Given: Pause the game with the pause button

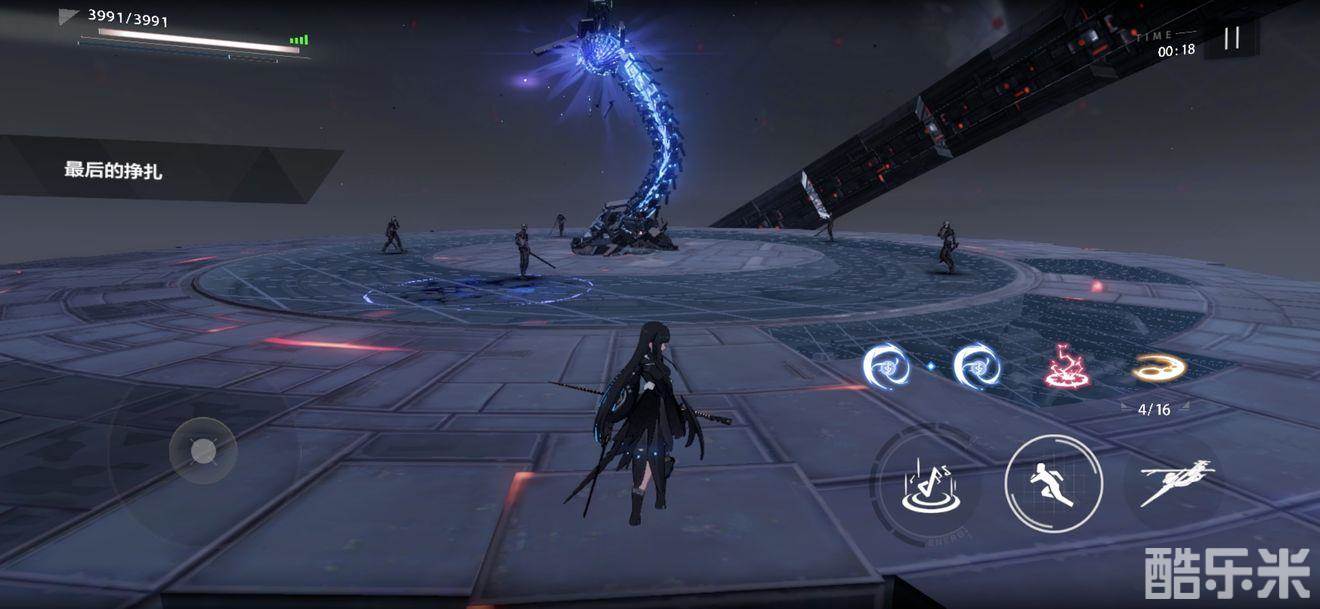Looking at the screenshot, I should (1232, 38).
